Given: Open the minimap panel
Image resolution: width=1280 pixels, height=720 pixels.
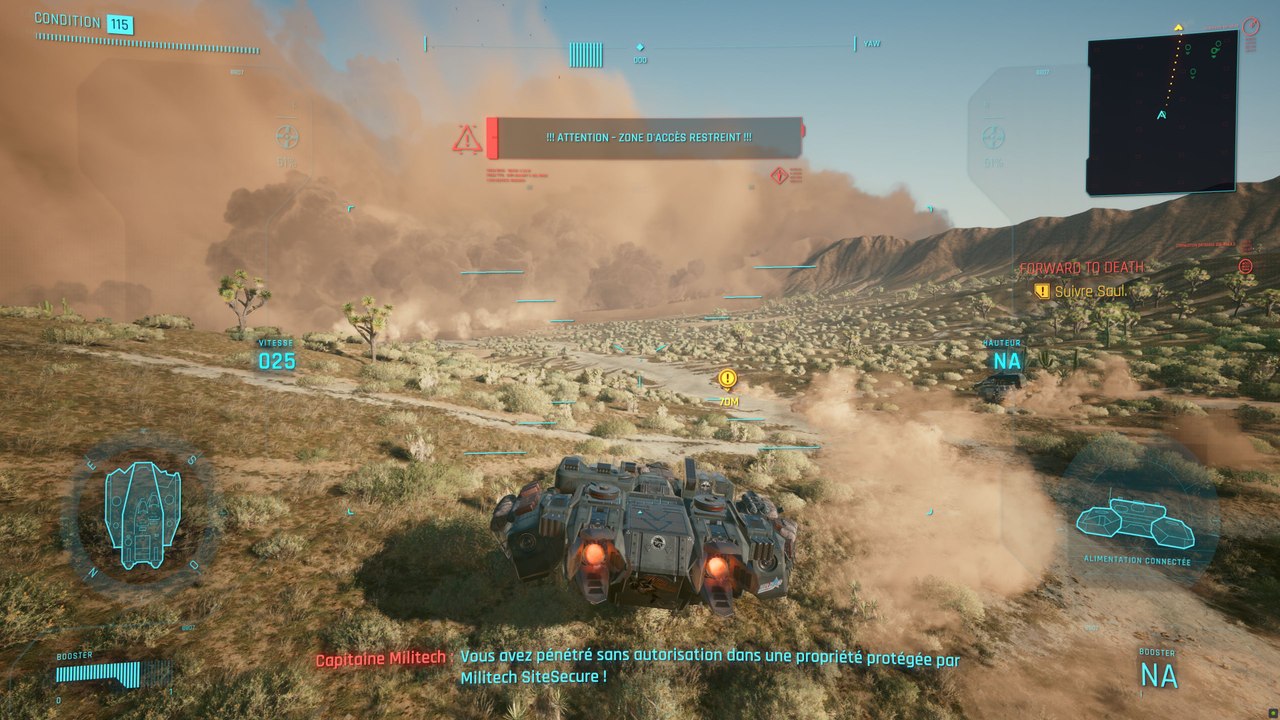Looking at the screenshot, I should click(1161, 115).
